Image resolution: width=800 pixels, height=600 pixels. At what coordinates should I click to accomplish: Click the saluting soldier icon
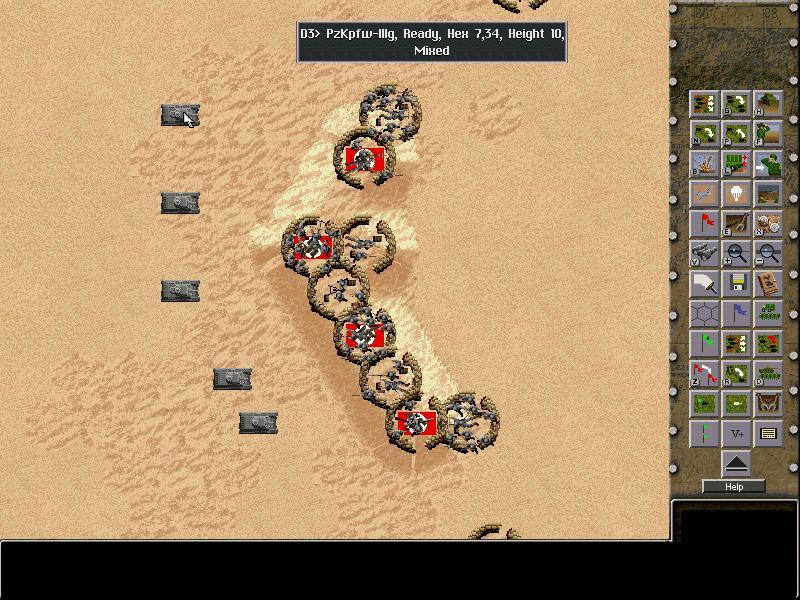(x=767, y=164)
